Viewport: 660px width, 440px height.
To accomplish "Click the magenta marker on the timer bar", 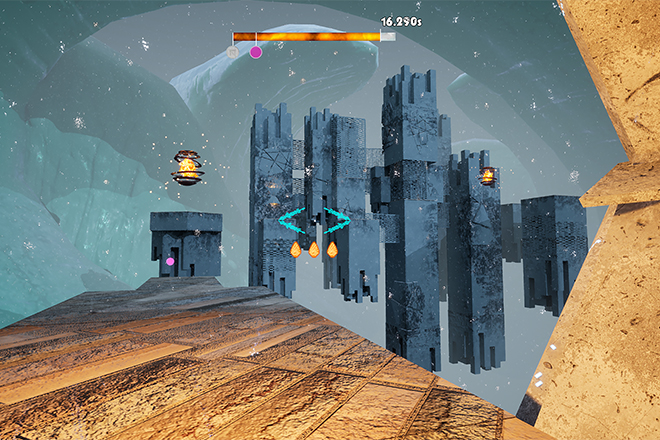I will [256, 51].
